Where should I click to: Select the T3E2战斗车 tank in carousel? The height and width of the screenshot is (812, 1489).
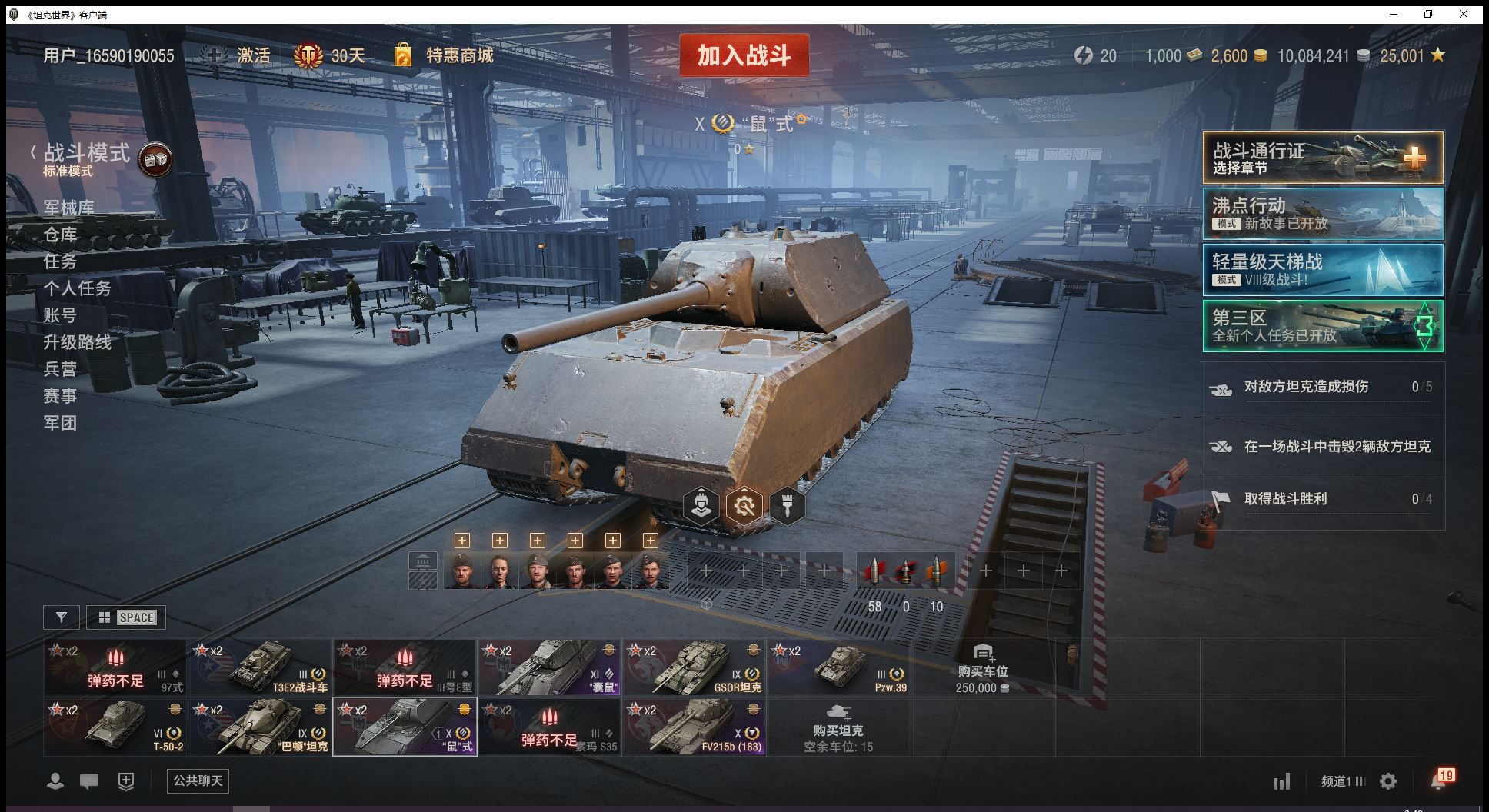[x=261, y=667]
